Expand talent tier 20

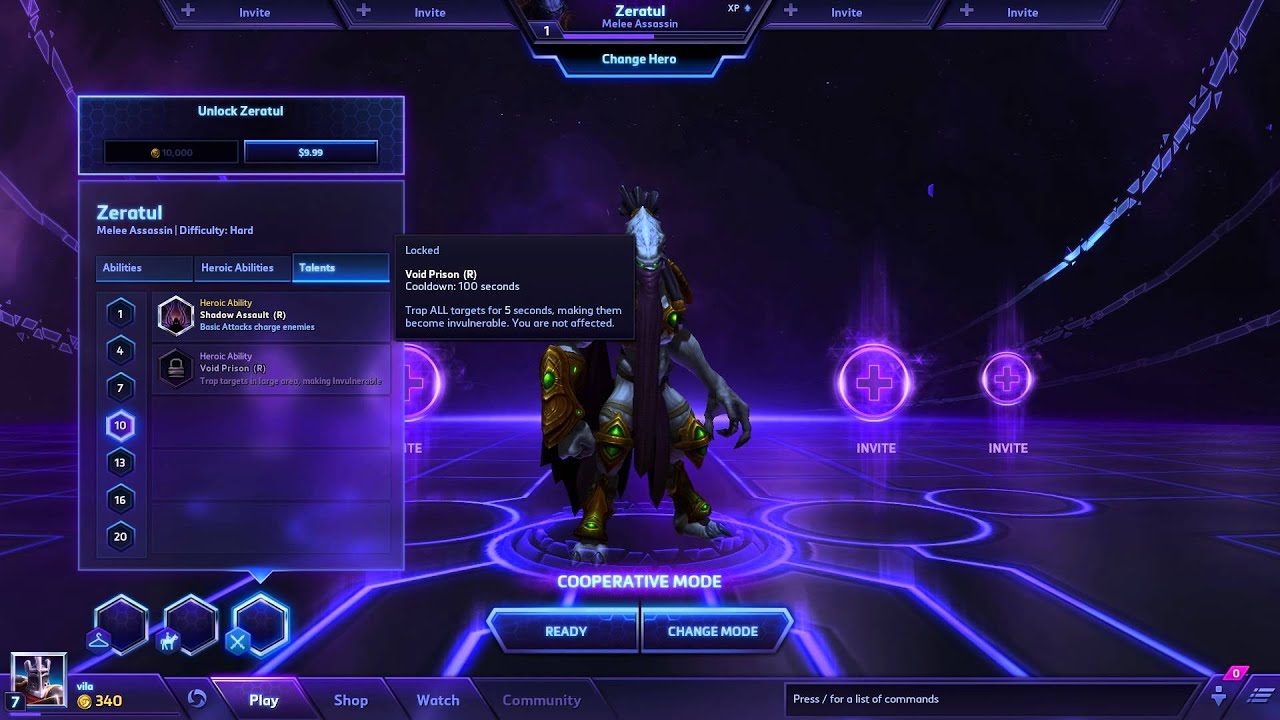coord(120,536)
